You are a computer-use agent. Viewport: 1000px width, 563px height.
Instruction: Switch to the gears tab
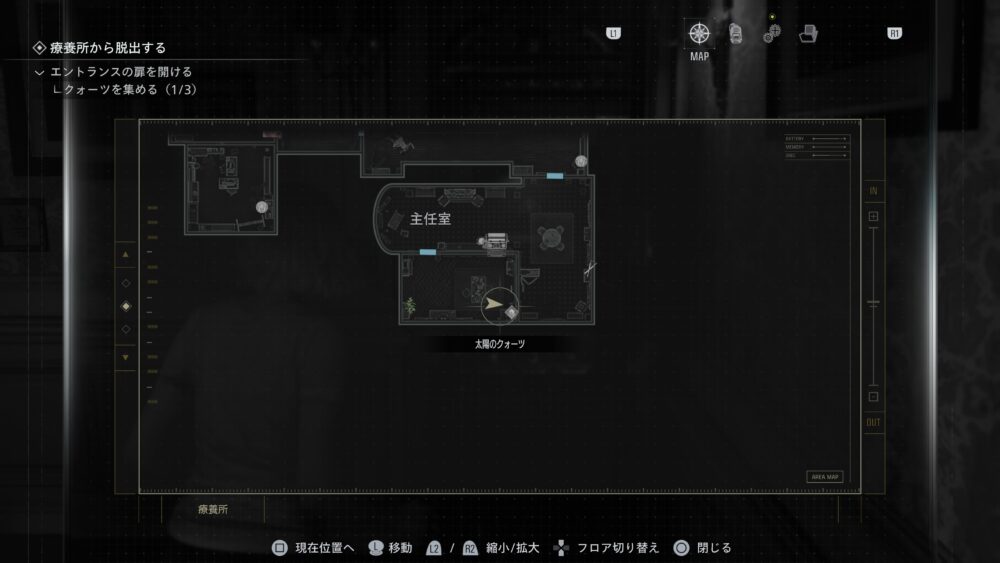point(772,34)
